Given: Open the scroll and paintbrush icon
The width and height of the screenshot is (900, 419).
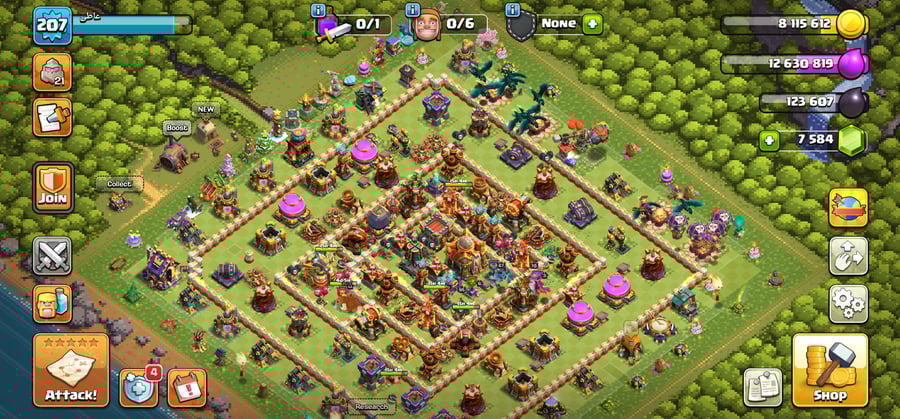Looking at the screenshot, I should point(50,115).
